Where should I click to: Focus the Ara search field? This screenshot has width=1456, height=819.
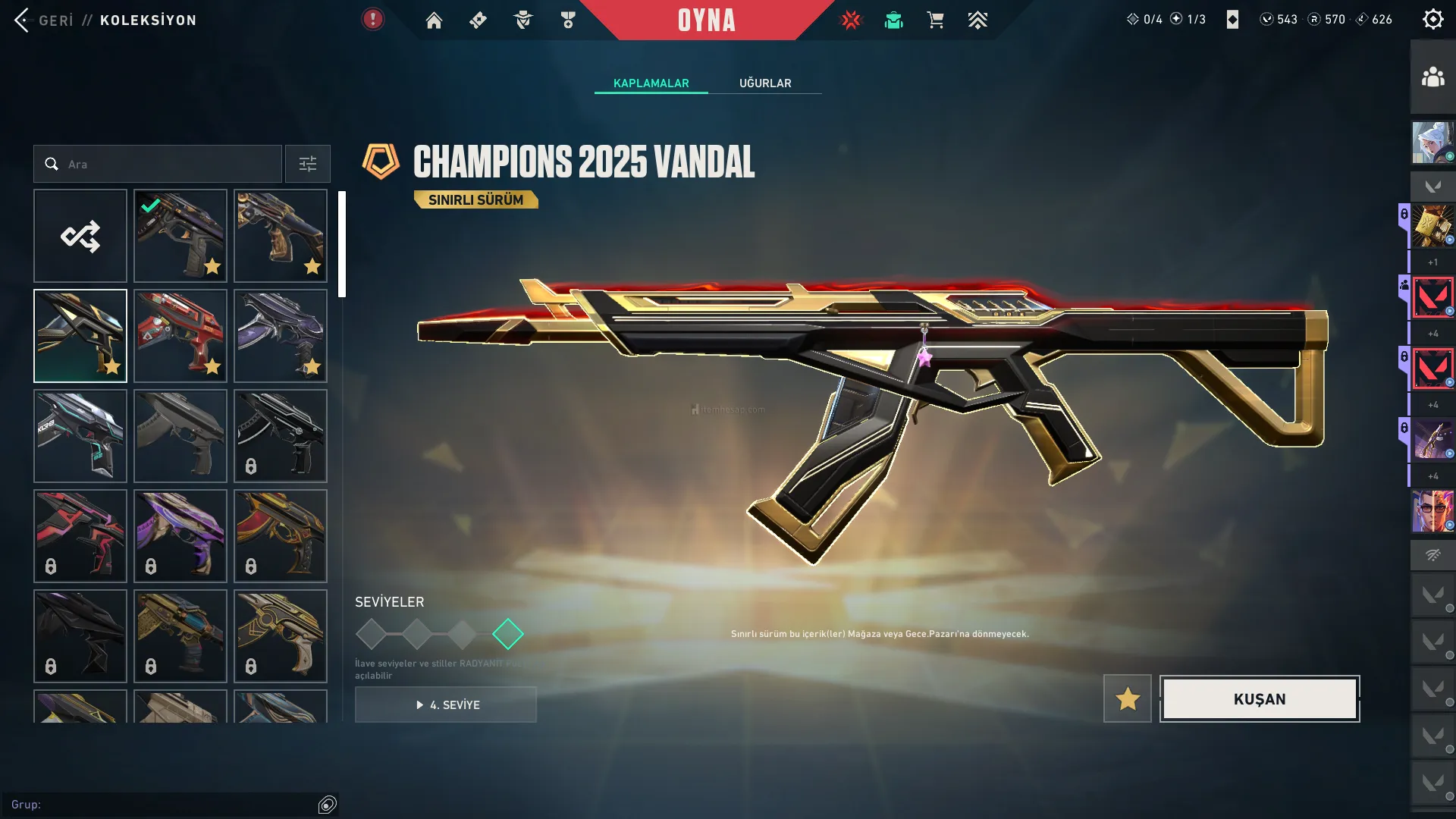(x=167, y=164)
